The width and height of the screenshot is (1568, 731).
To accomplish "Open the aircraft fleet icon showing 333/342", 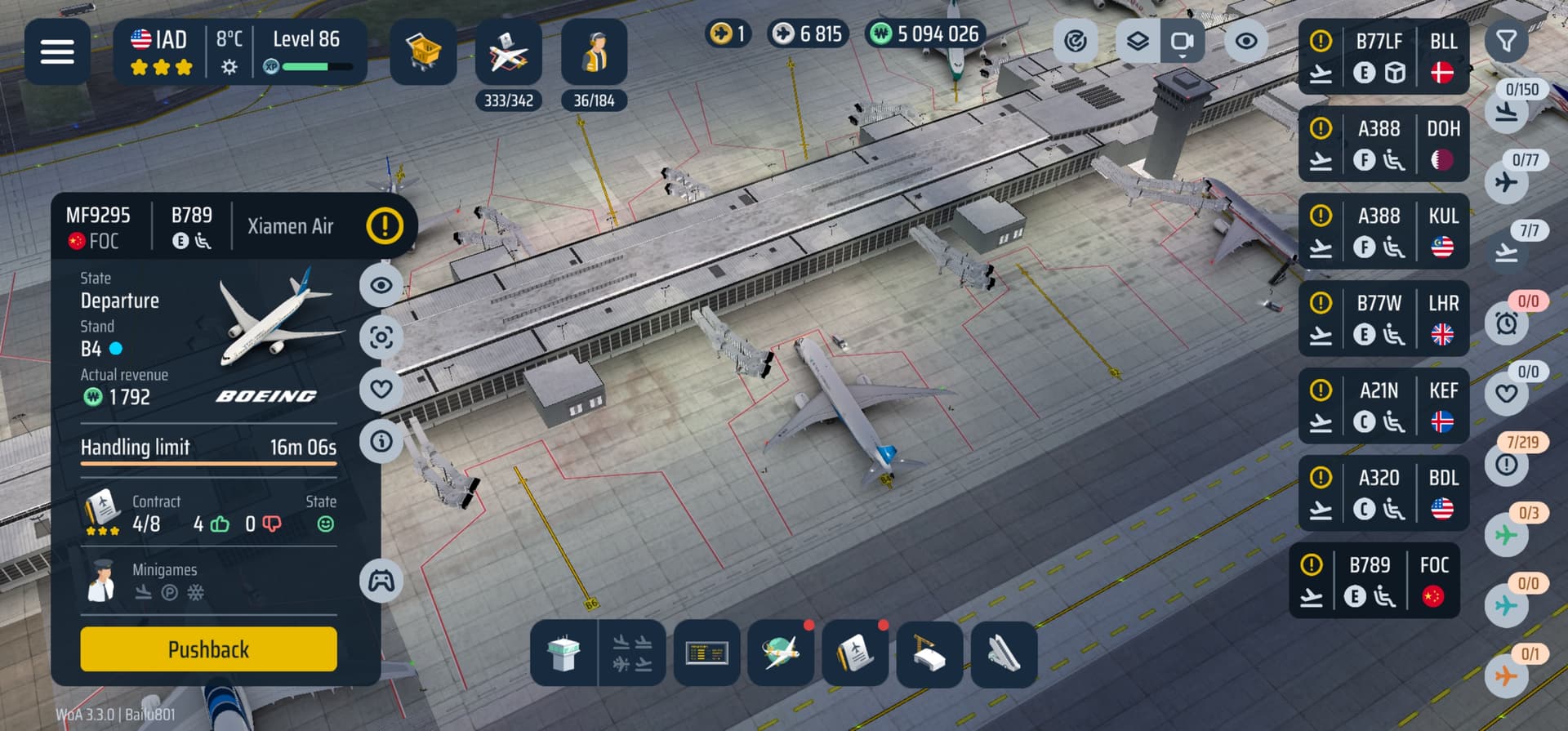I will point(508,52).
